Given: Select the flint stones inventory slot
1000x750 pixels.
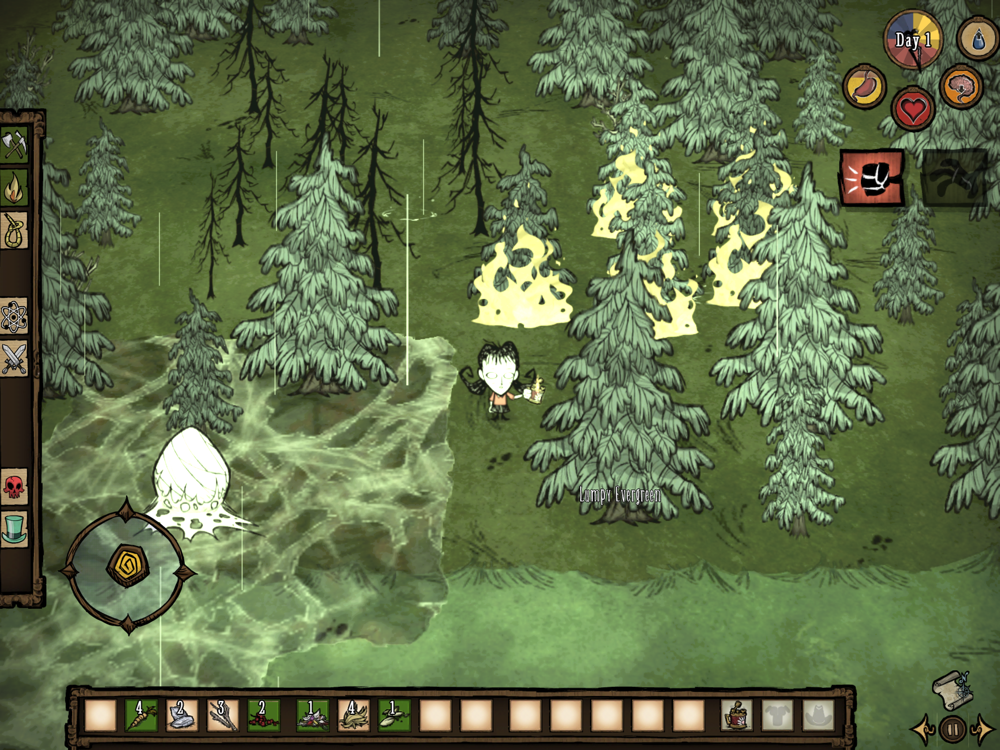Looking at the screenshot, I should (182, 715).
